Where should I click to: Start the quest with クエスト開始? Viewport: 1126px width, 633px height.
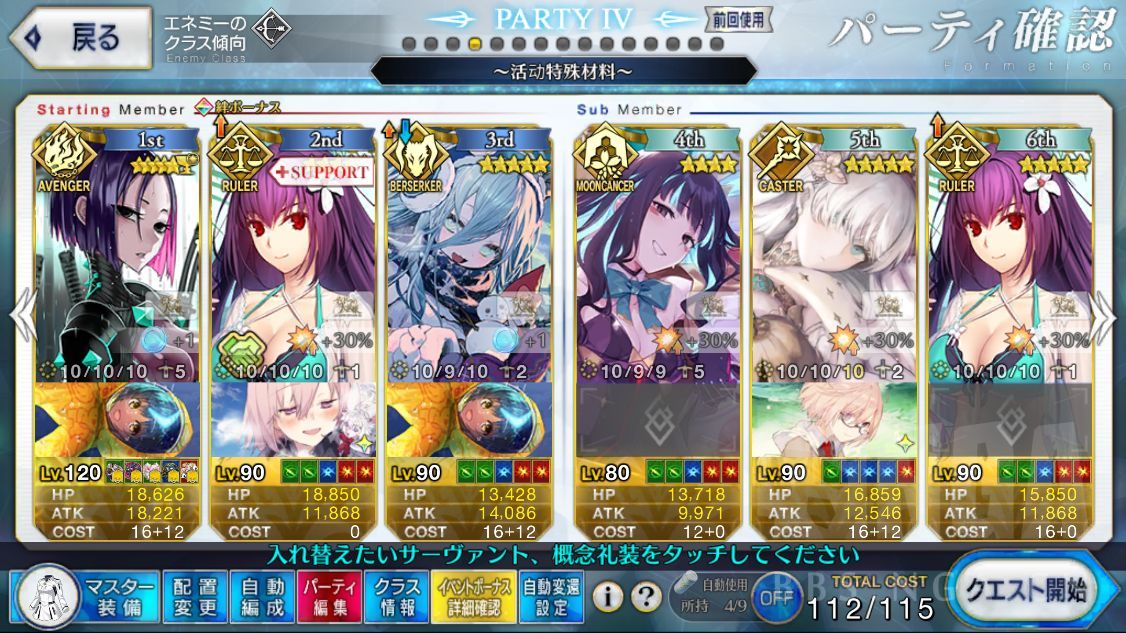pos(1025,590)
